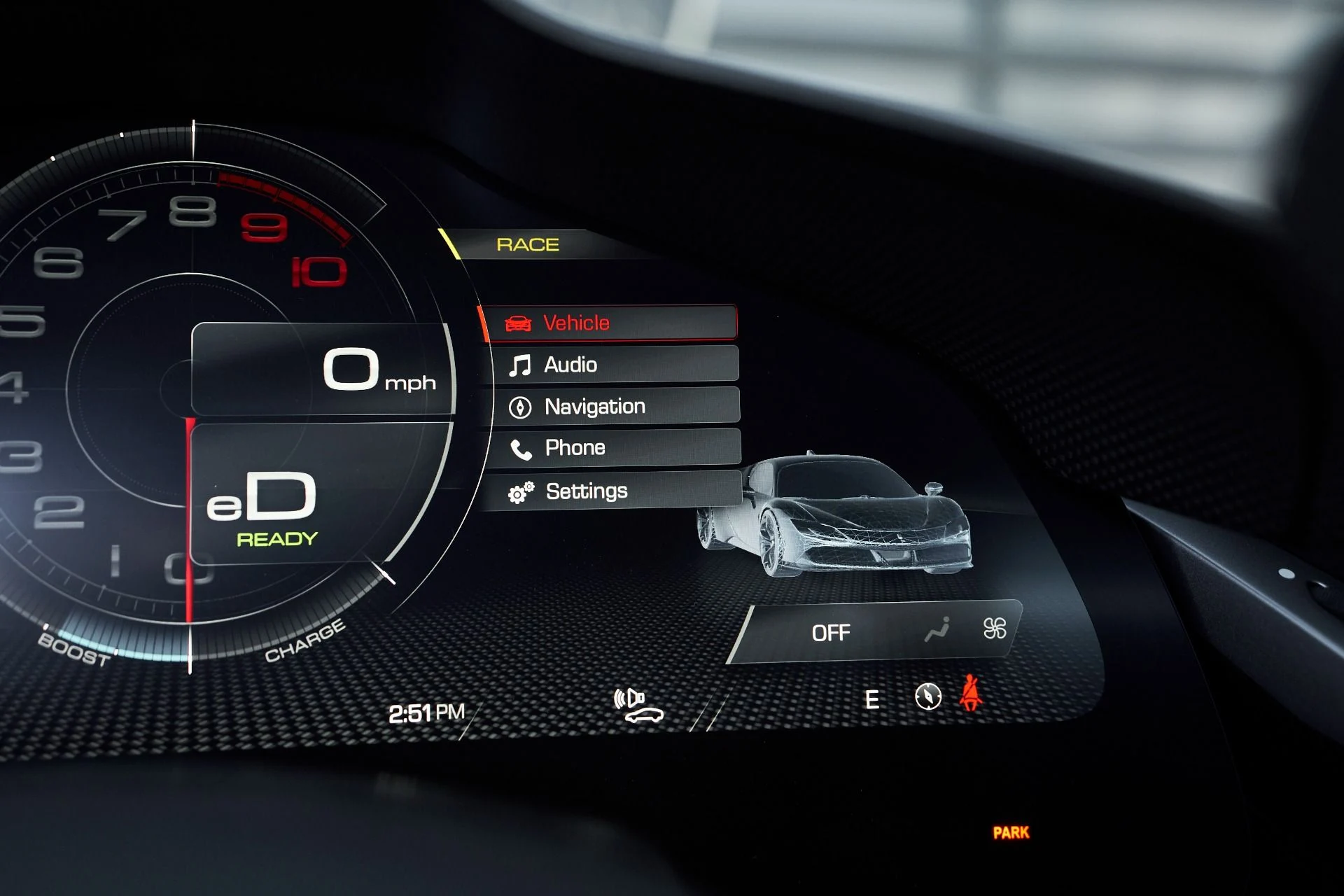Click the compass icon

coord(927,696)
